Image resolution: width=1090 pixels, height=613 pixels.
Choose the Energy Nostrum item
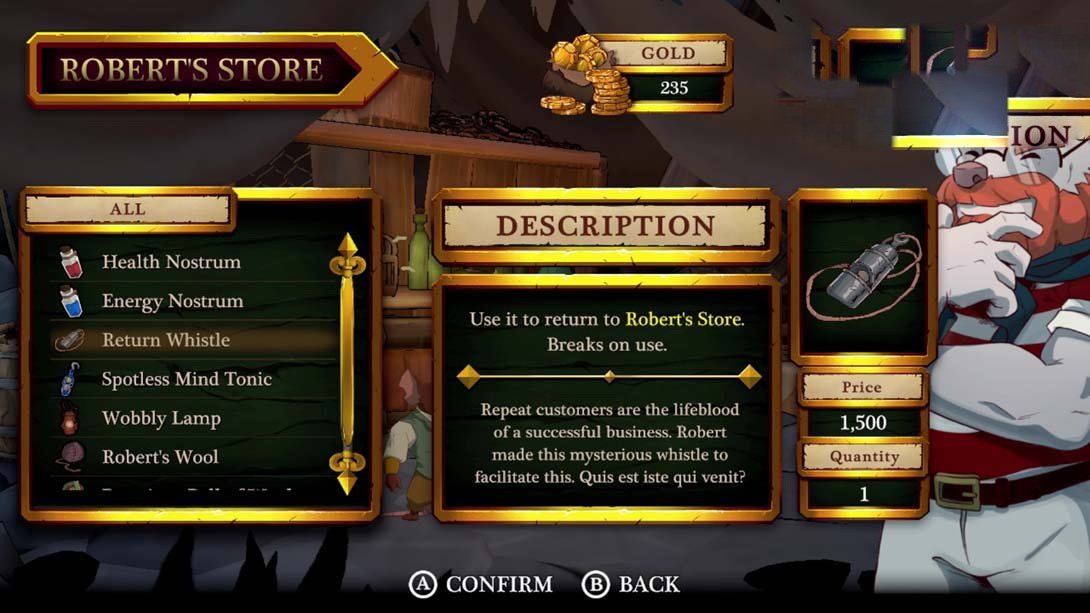pyautogui.click(x=172, y=302)
